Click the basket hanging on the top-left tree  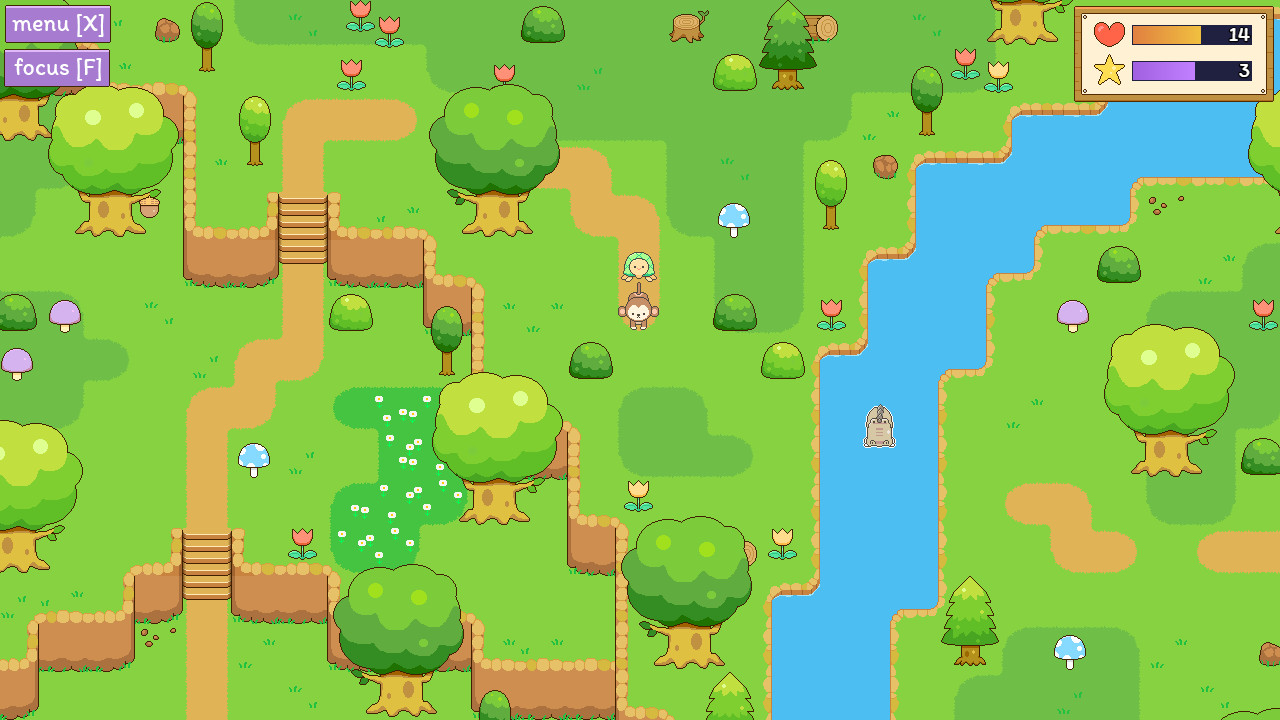[149, 207]
